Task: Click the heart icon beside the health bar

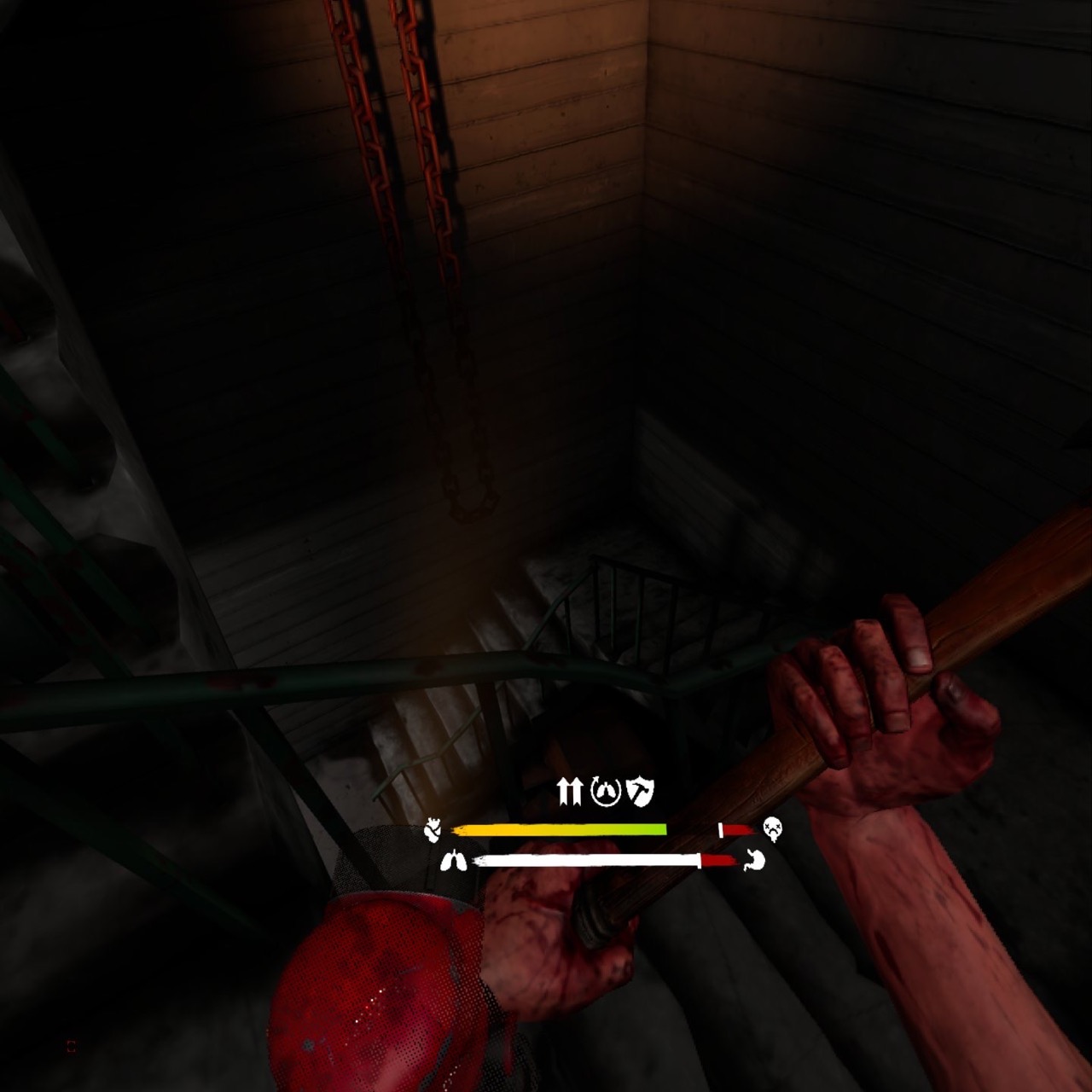Action: click(433, 828)
